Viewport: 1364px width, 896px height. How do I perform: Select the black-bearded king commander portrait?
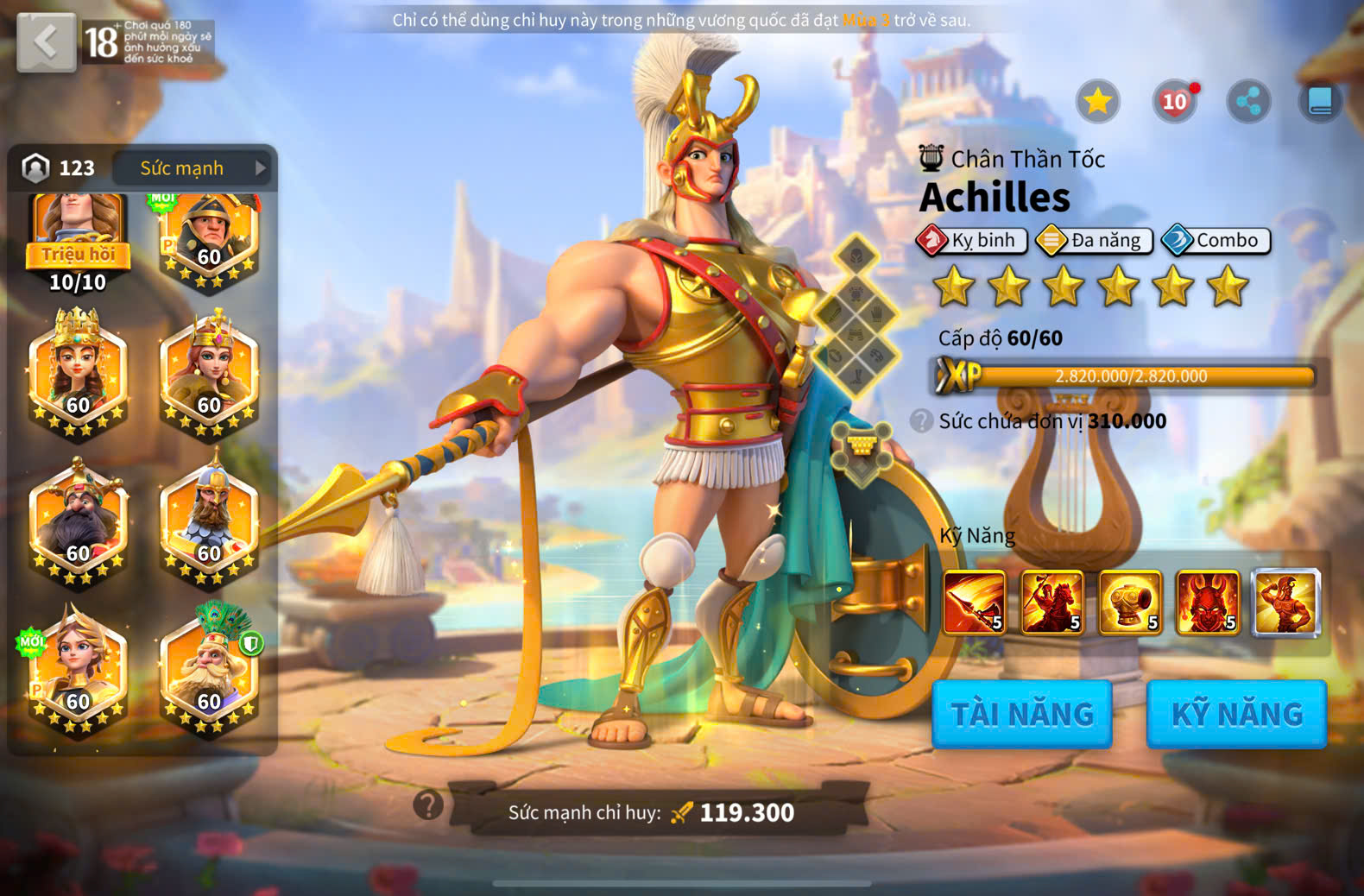click(x=78, y=522)
